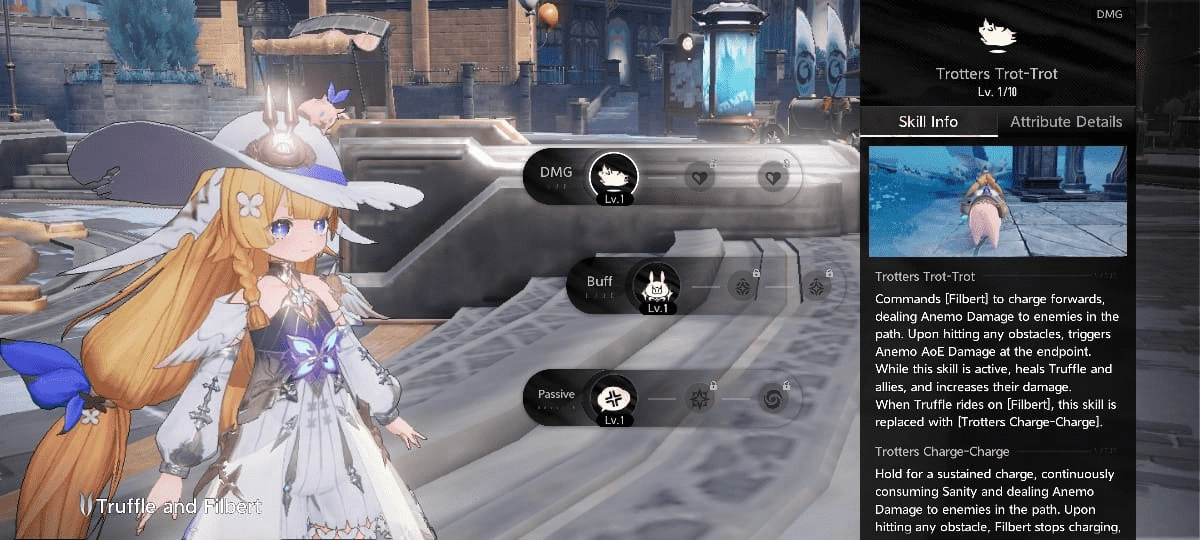This screenshot has width=1200, height=540.
Task: Play the Trotters Trot-Trot skill preview
Action: 997,201
